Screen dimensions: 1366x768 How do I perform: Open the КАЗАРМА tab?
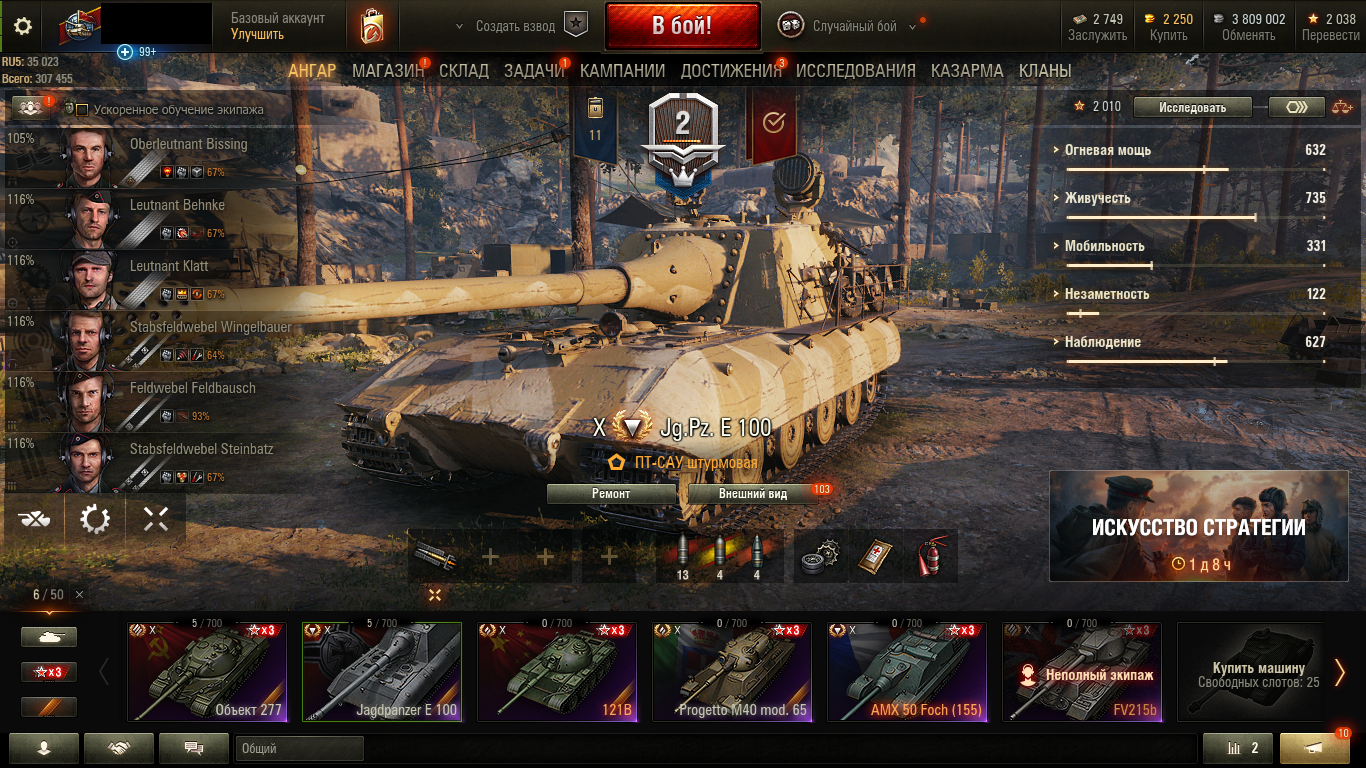(967, 71)
